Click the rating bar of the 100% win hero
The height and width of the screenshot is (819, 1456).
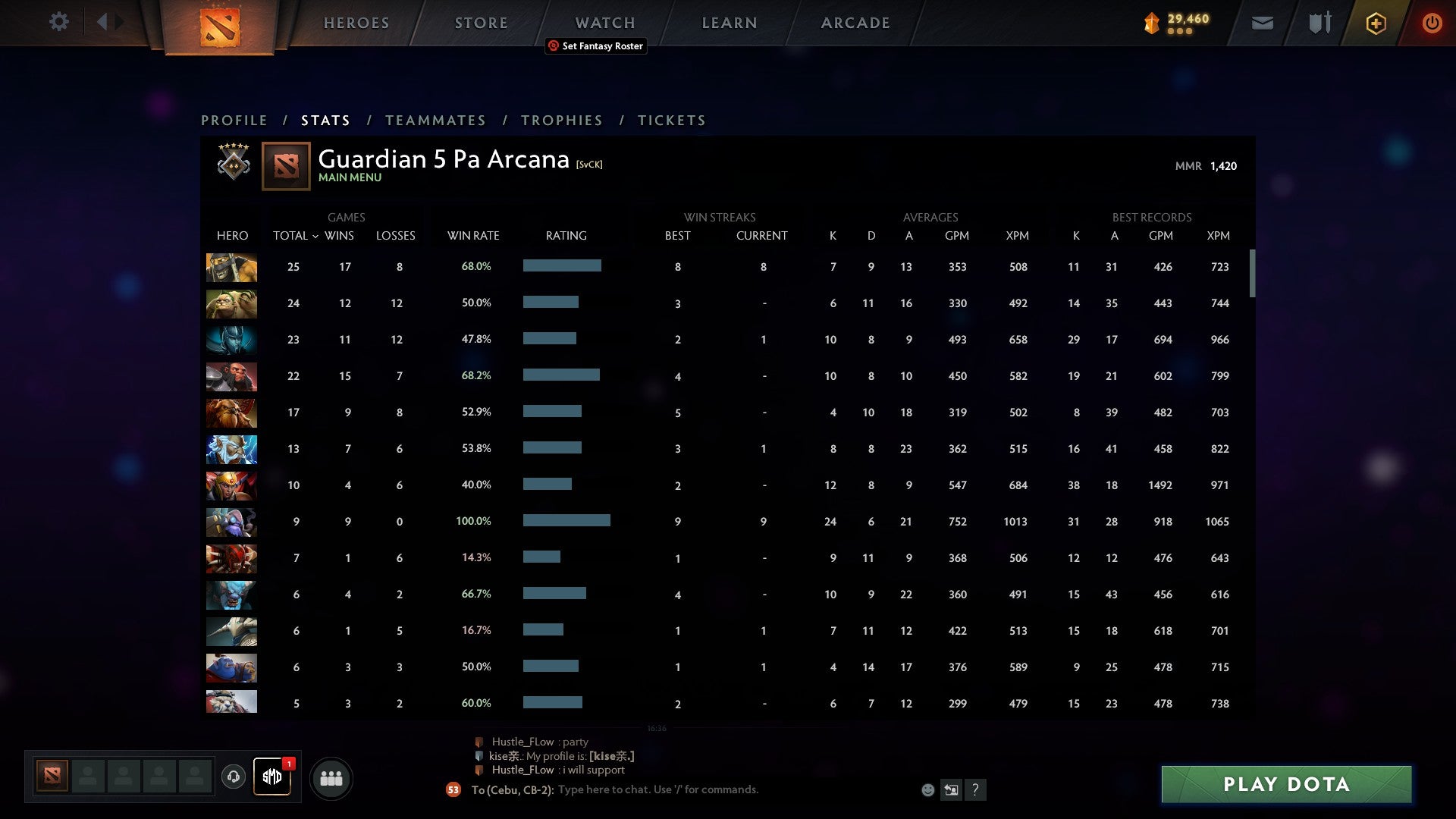click(566, 521)
